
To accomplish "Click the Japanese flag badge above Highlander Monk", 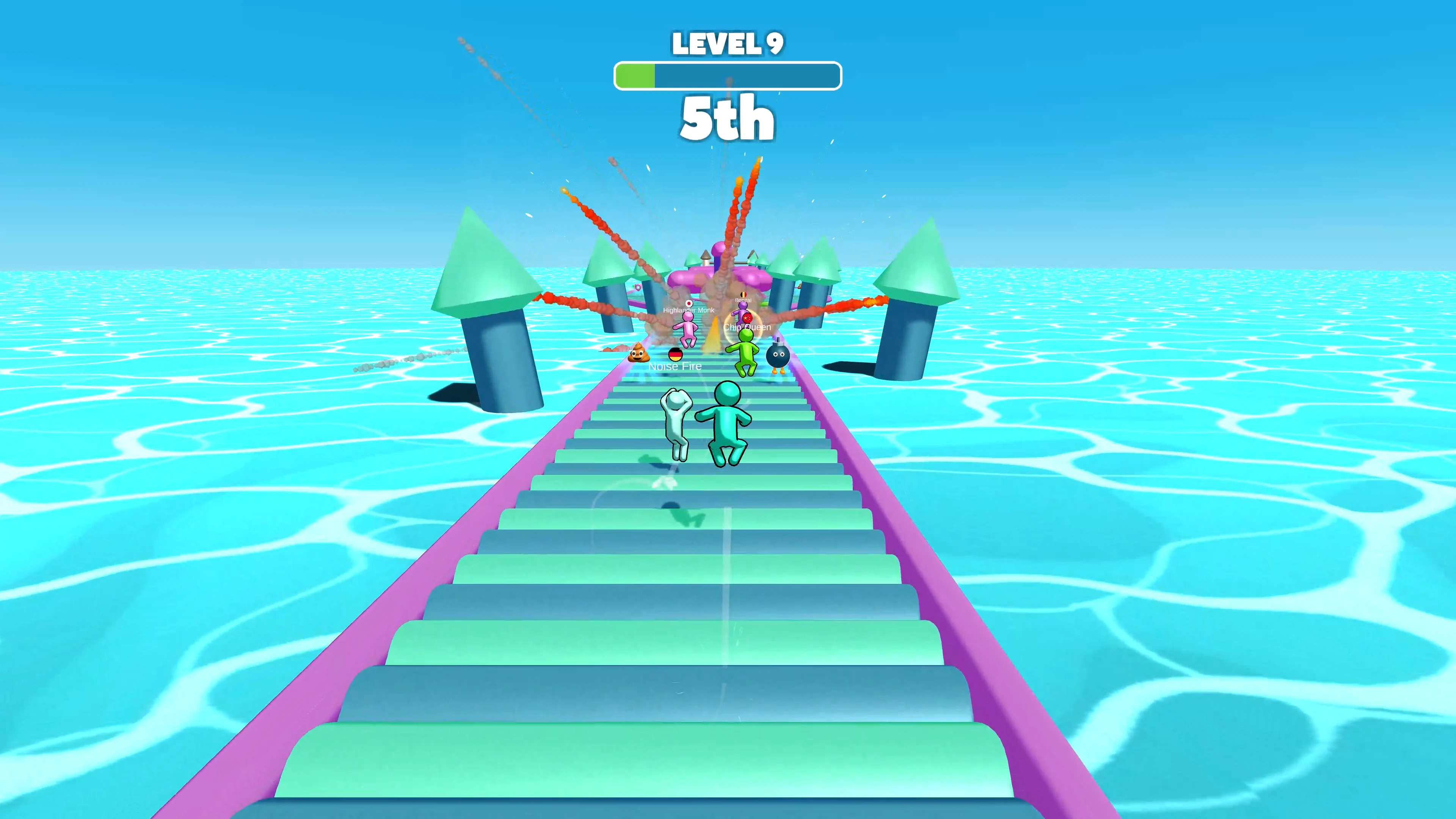I will pos(689,304).
